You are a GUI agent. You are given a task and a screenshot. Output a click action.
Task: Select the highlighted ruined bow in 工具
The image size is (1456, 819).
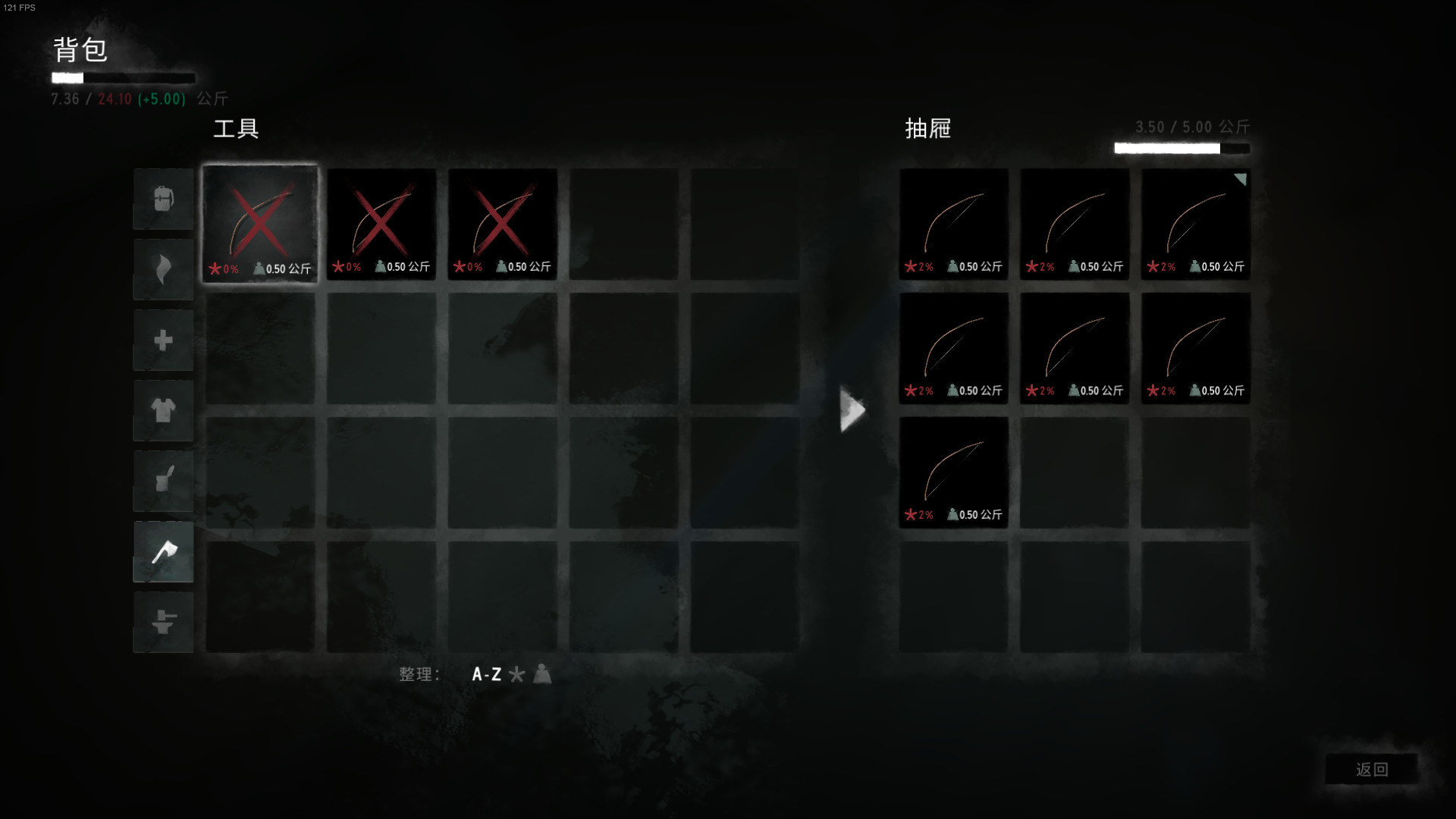tap(260, 224)
